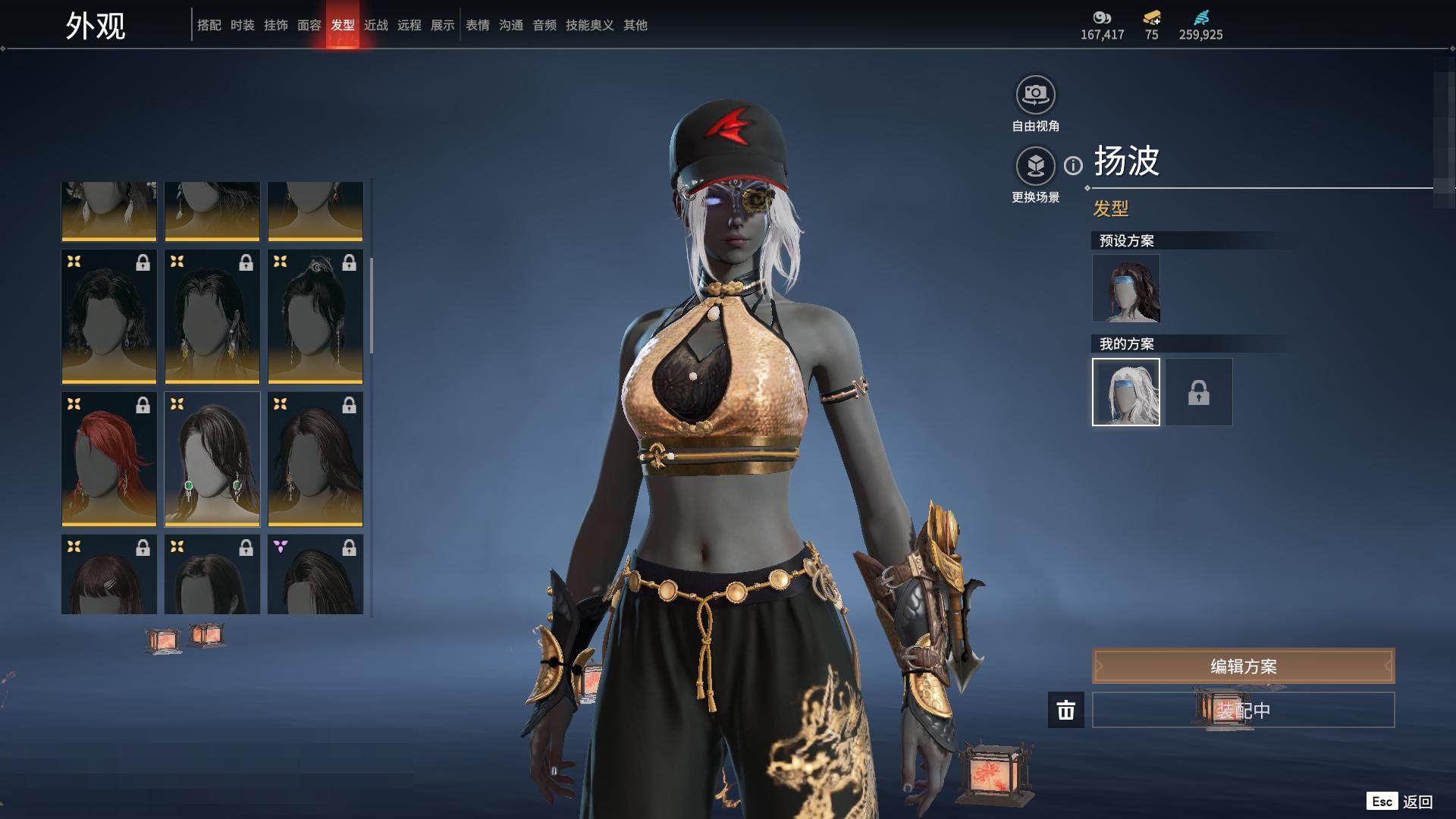Viewport: 1456px width, 819px height.
Task: Delete scheme with the trash icon
Action: [1065, 710]
